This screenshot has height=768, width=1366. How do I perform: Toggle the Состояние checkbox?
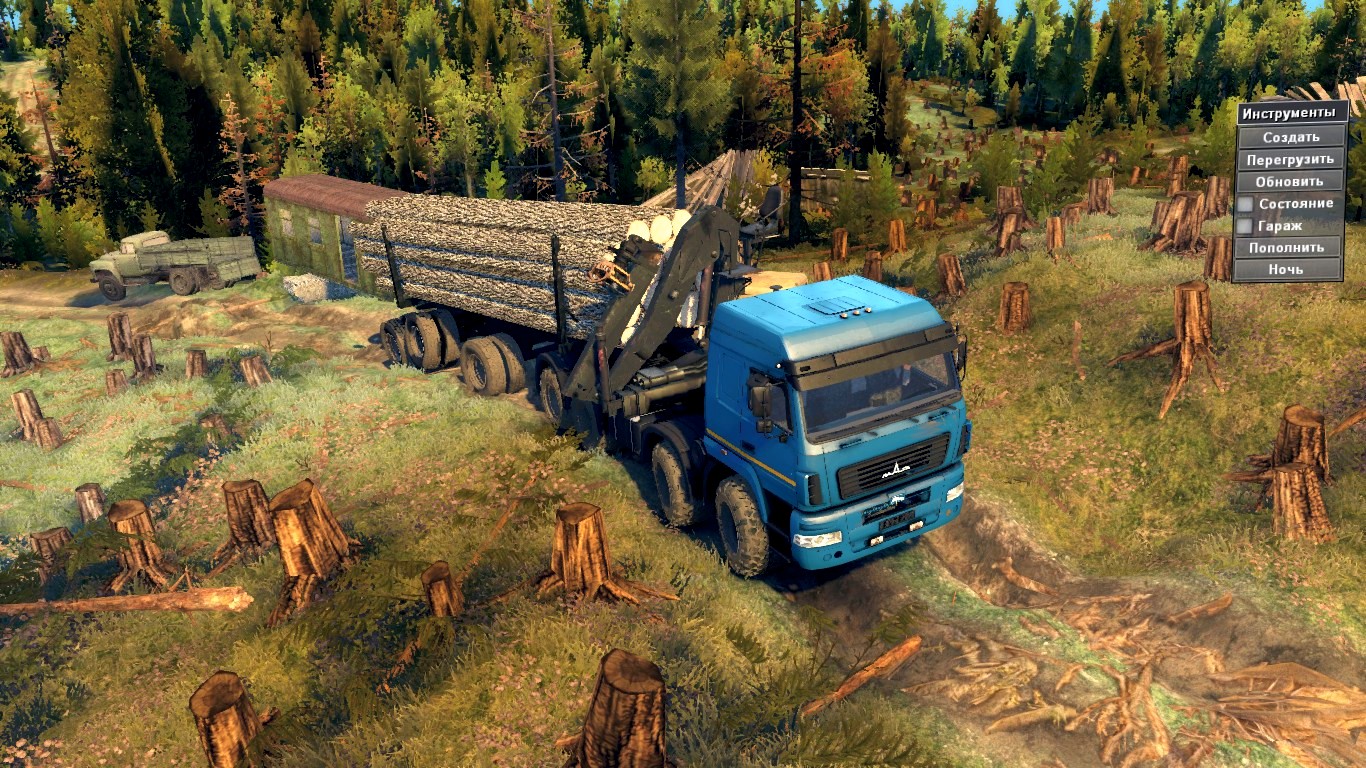1245,204
